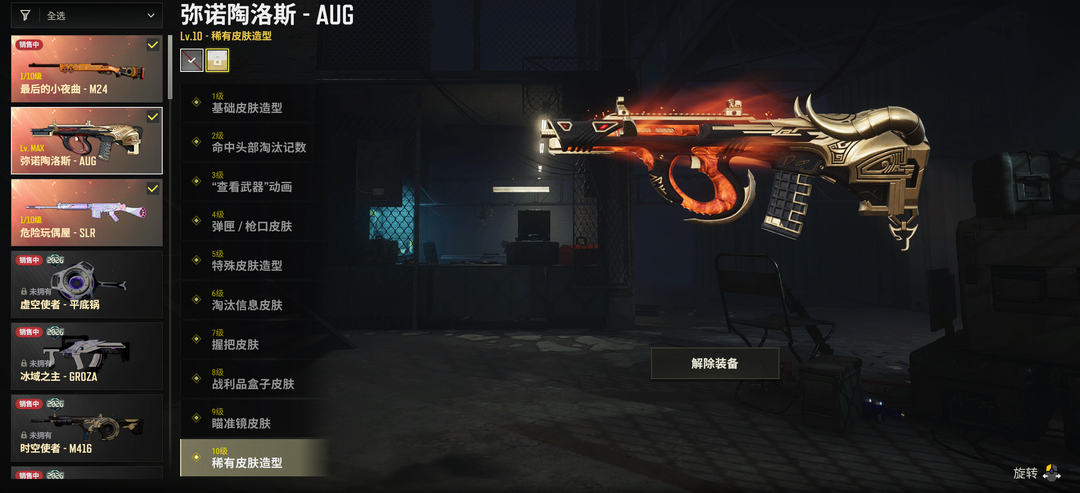
Task: Select level 5 特殊皮肤造型
Action: pos(254,262)
